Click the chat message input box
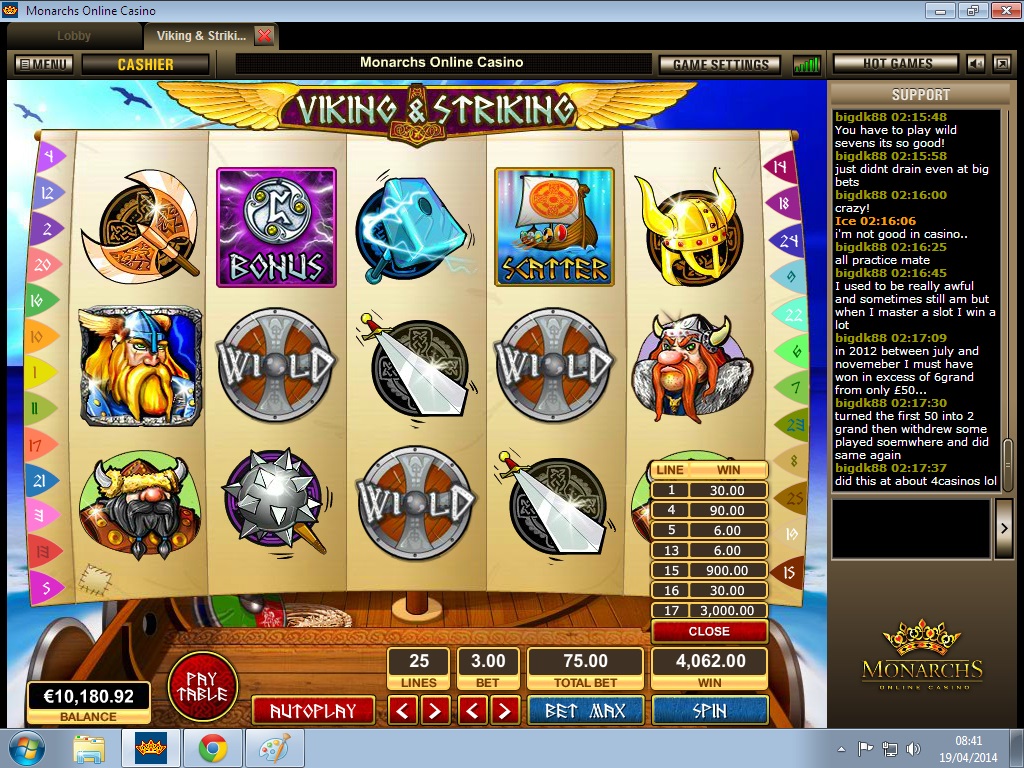This screenshot has height=768, width=1024. pyautogui.click(x=909, y=528)
